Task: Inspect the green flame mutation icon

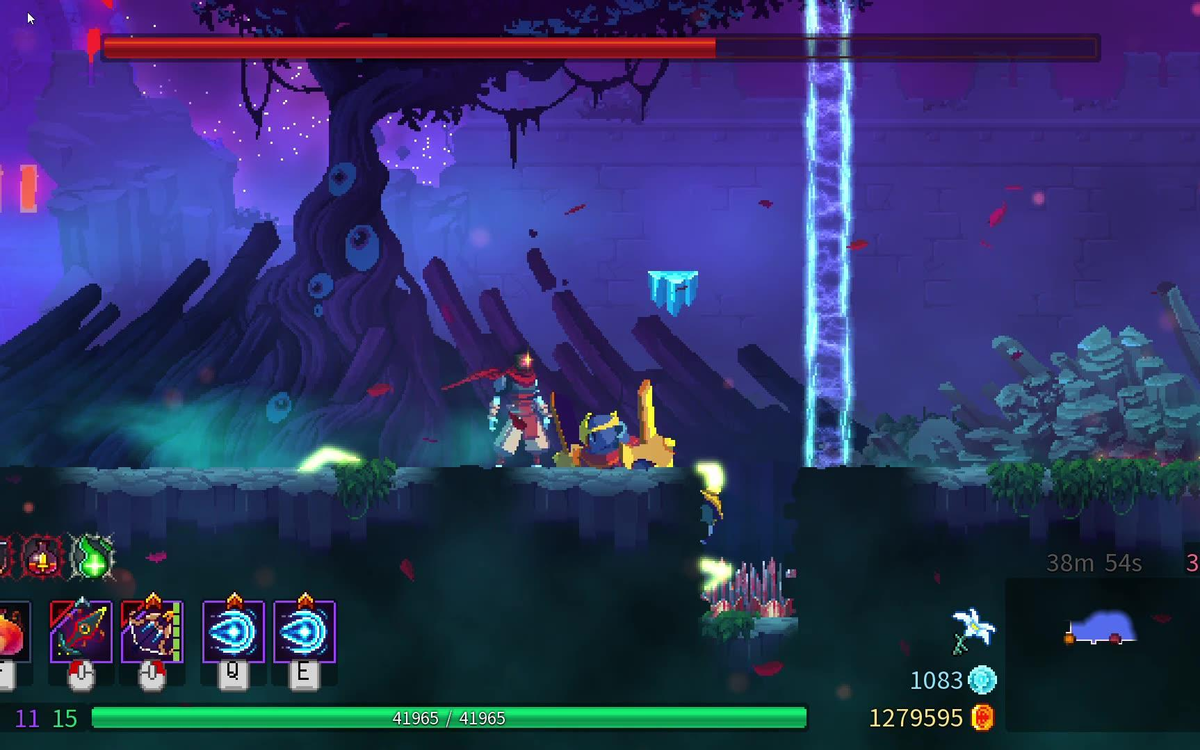Action: (x=93, y=558)
